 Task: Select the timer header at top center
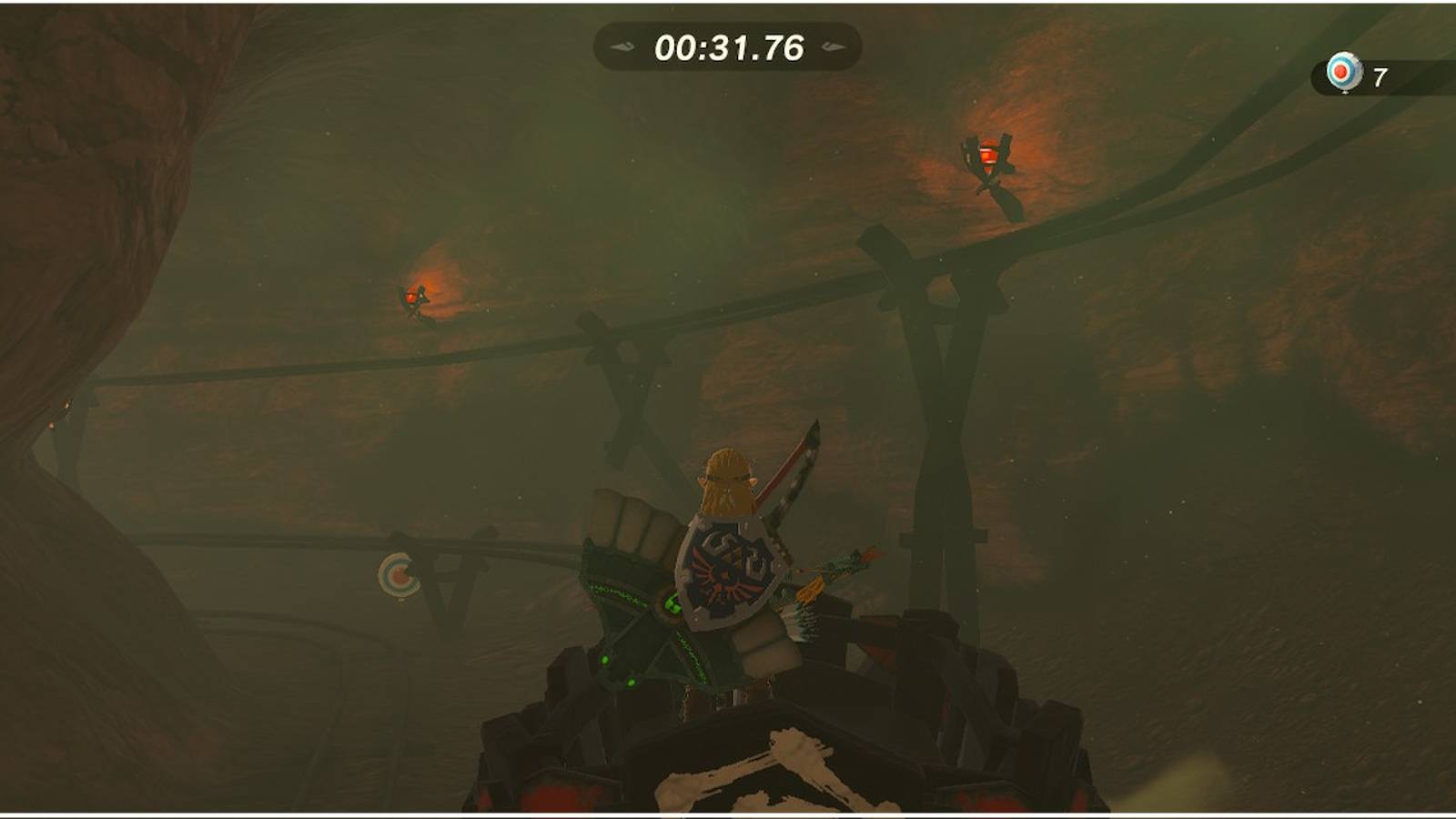pyautogui.click(x=728, y=44)
